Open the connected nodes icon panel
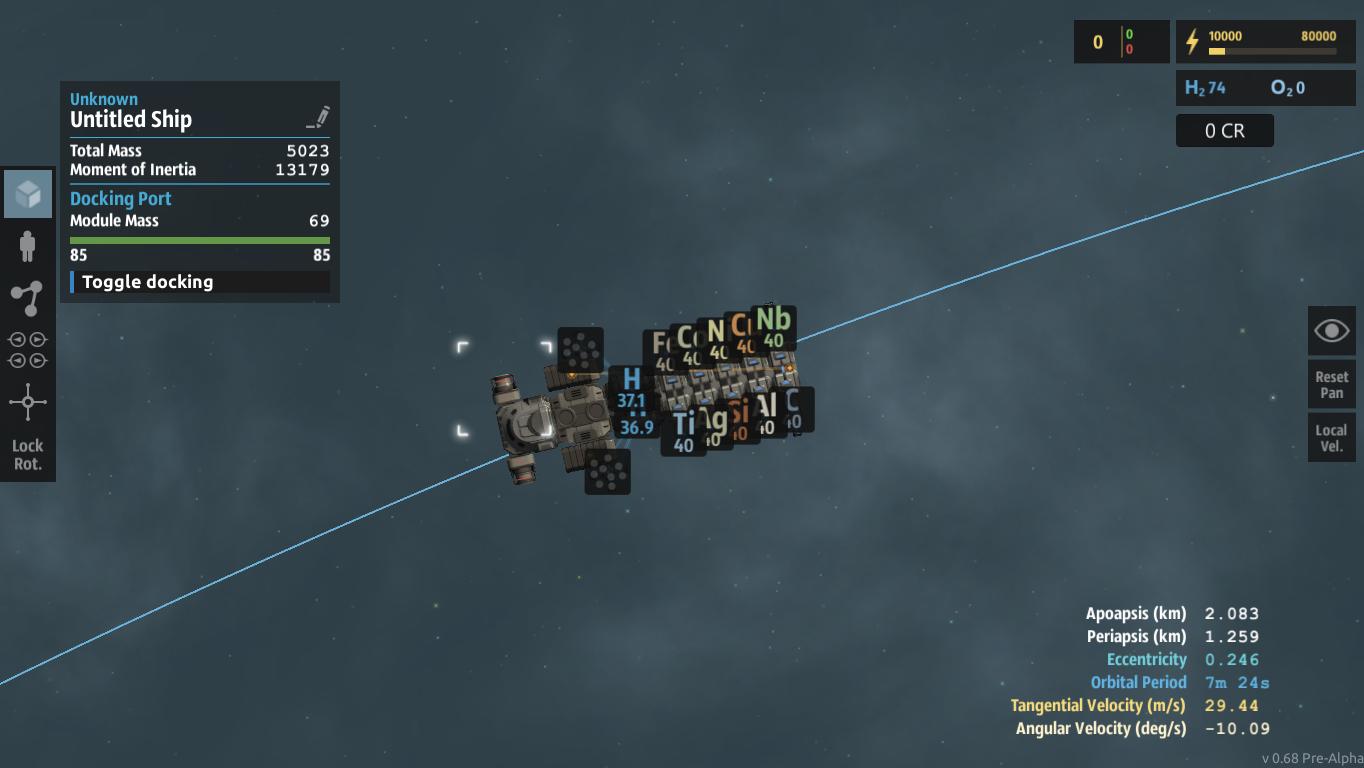Image resolution: width=1364 pixels, height=768 pixels. point(28,297)
